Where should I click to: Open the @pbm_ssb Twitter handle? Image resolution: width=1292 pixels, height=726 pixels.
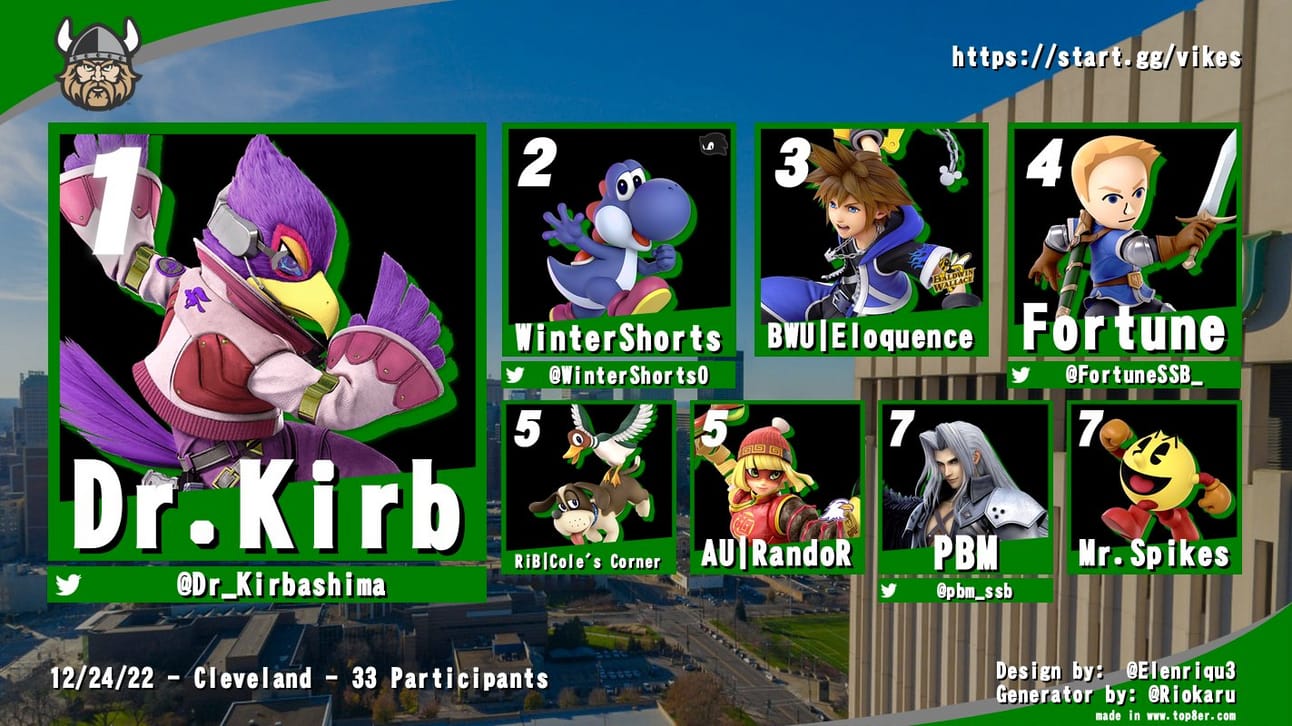pos(972,592)
